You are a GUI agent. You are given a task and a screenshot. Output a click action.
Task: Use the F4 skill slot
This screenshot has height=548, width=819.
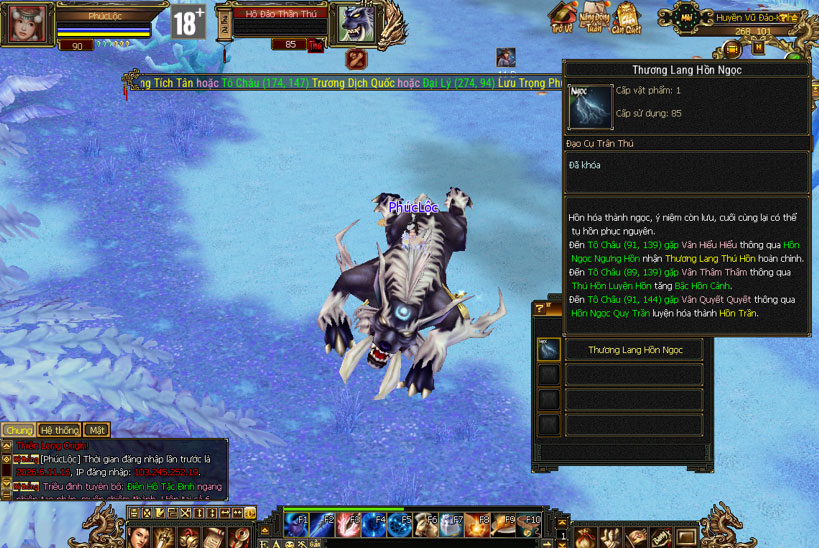[x=374, y=522]
